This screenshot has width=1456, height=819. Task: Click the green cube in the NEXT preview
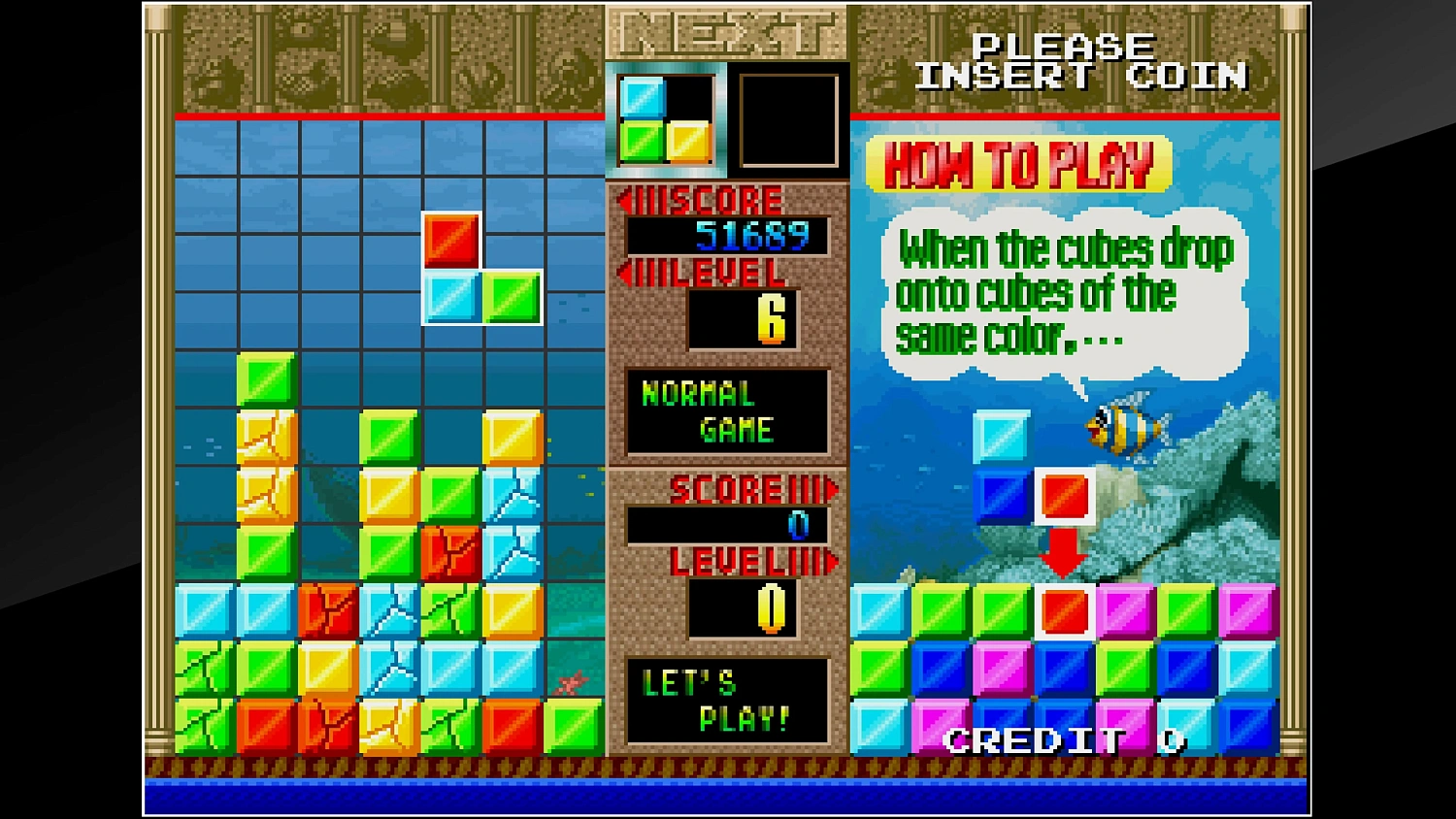[x=643, y=144]
